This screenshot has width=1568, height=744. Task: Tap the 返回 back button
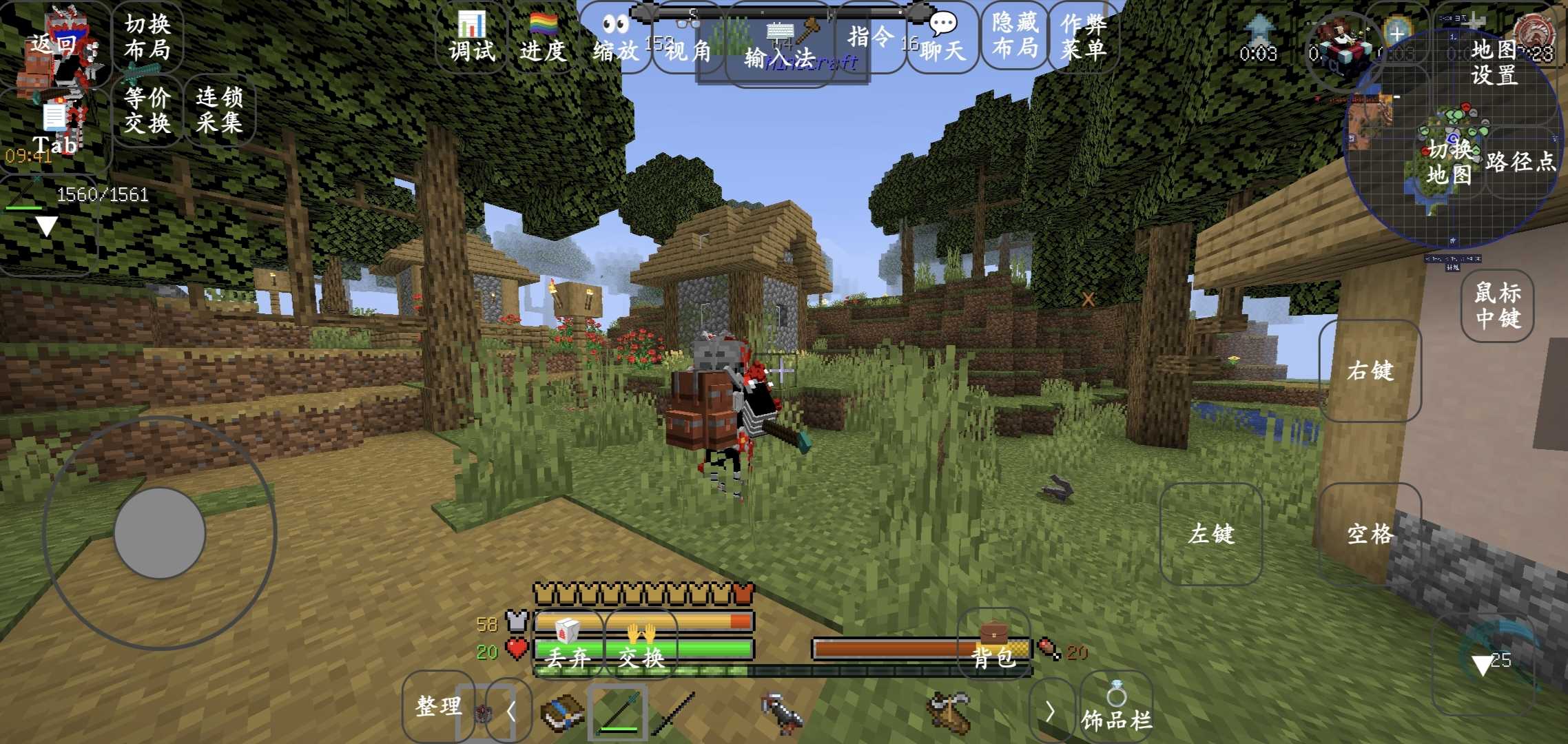(54, 44)
